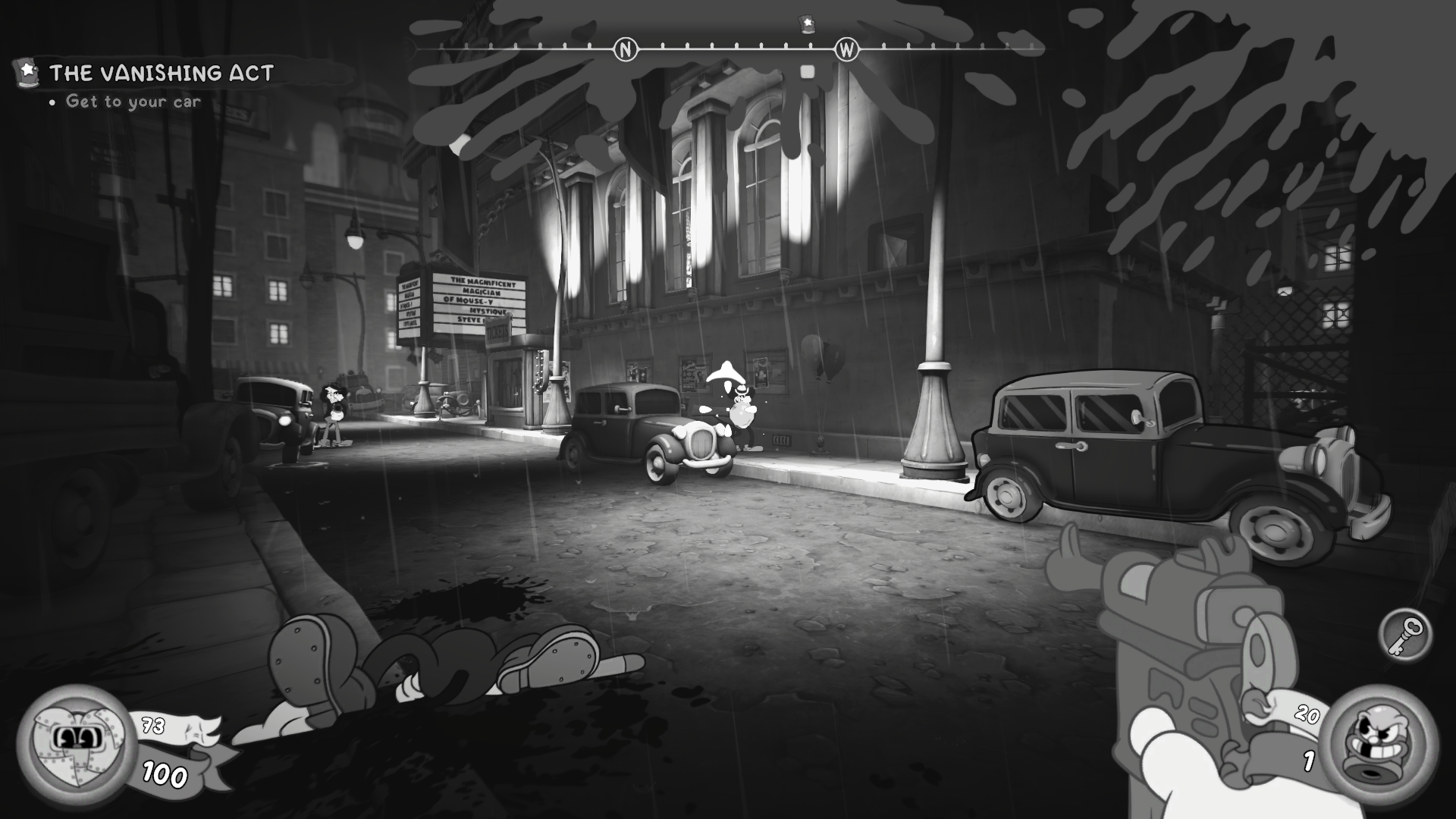This screenshot has height=819, width=1456.
Task: Click the white waypoint square below the compass
Action: point(807,72)
